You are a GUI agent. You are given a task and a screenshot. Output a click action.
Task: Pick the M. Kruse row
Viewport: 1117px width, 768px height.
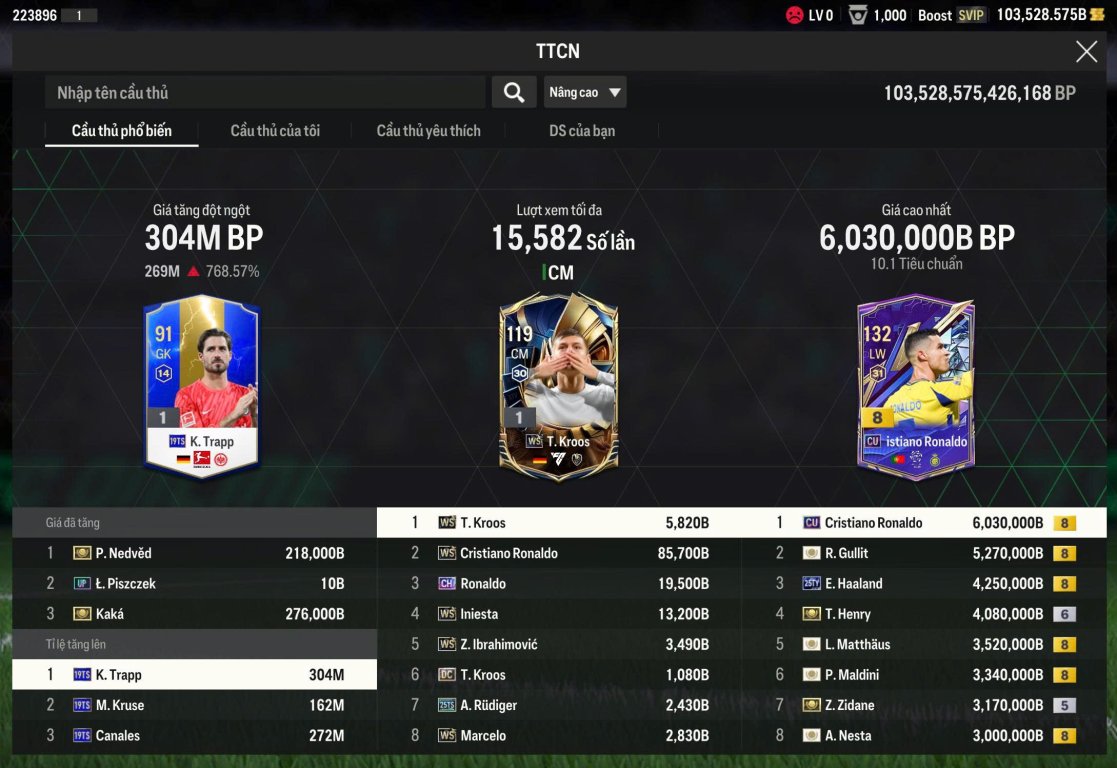[194, 705]
